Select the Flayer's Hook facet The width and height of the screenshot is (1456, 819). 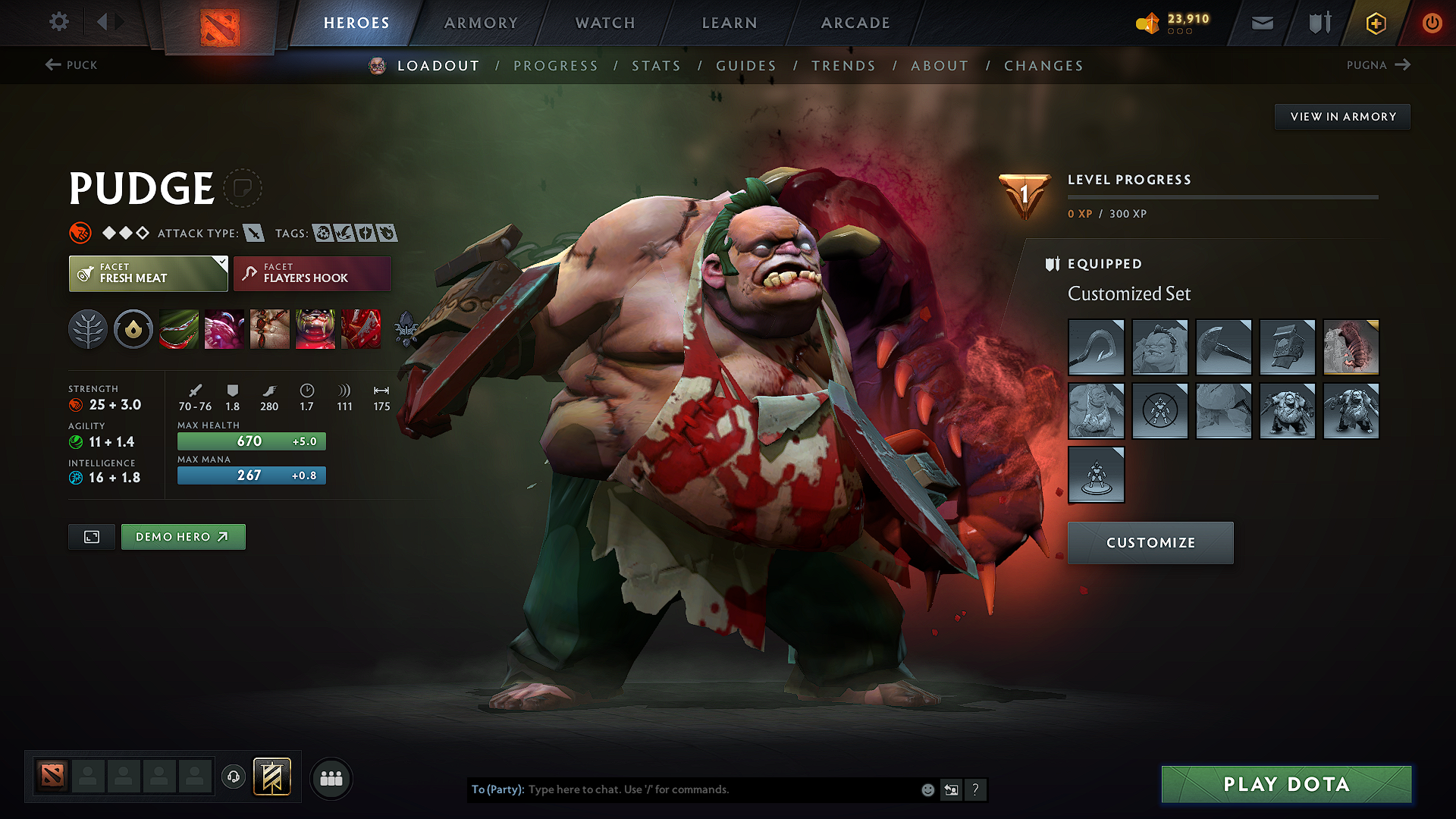[x=312, y=273]
